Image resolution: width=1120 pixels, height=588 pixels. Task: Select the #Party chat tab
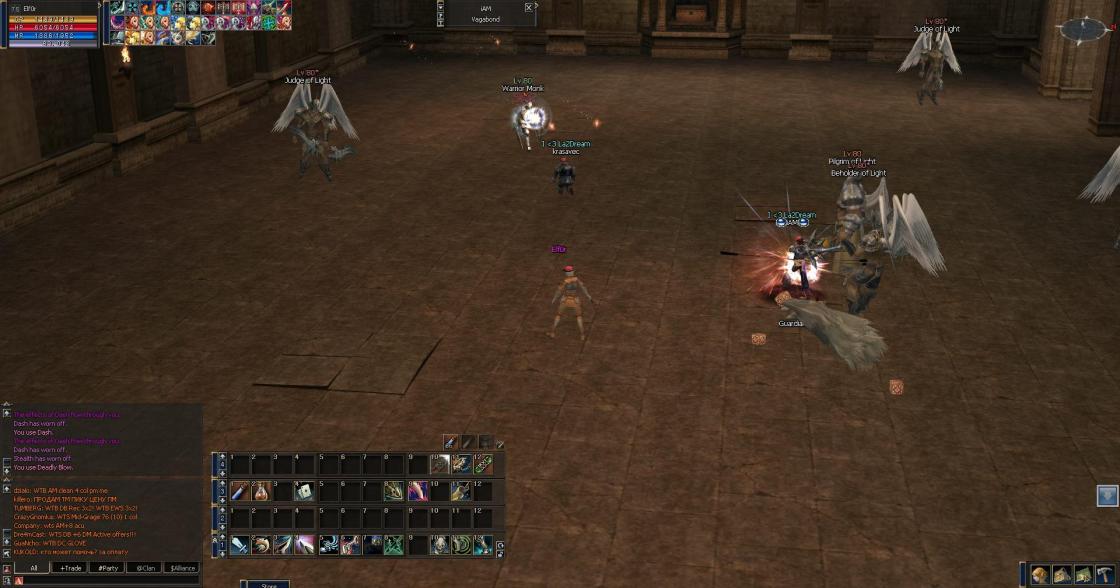click(107, 567)
